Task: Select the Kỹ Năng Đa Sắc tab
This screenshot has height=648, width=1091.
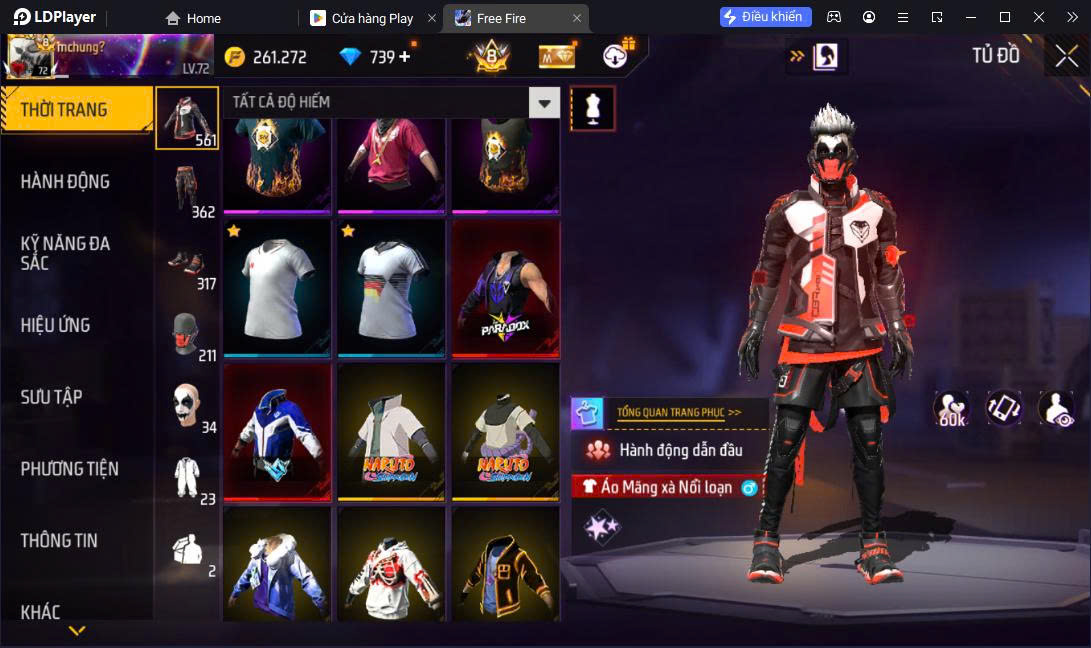Action: (x=65, y=253)
